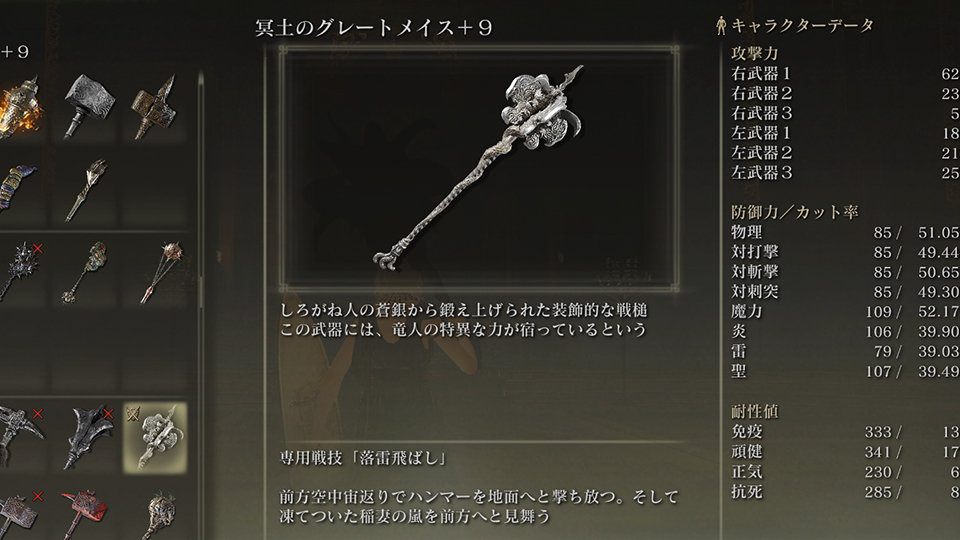The width and height of the screenshot is (960, 540).
Task: Select the highlighted Great Mace inventory slot
Action: 155,437
